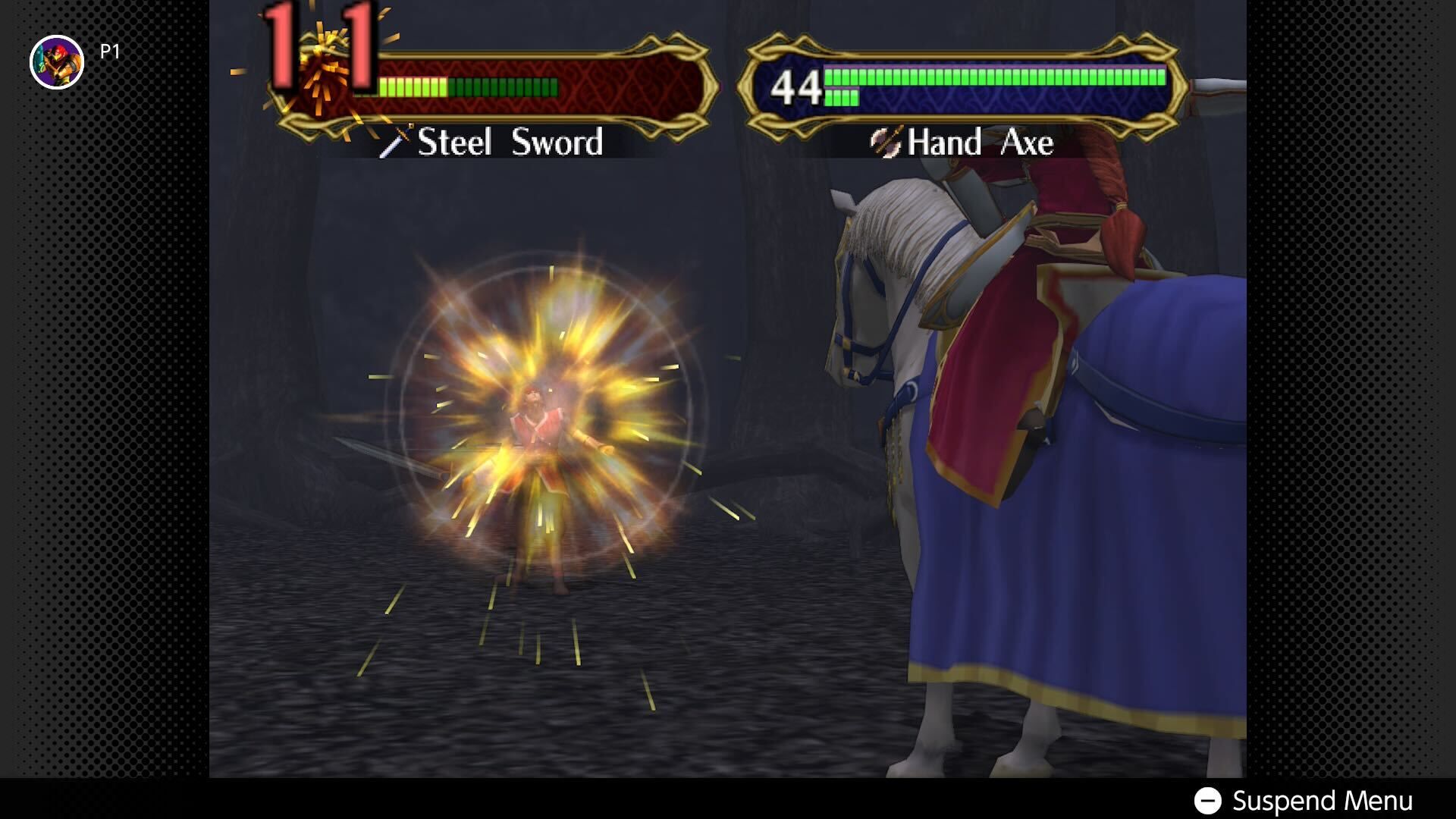This screenshot has height=819, width=1456.
Task: Click the Steel Sword weapon icon
Action: point(397,142)
